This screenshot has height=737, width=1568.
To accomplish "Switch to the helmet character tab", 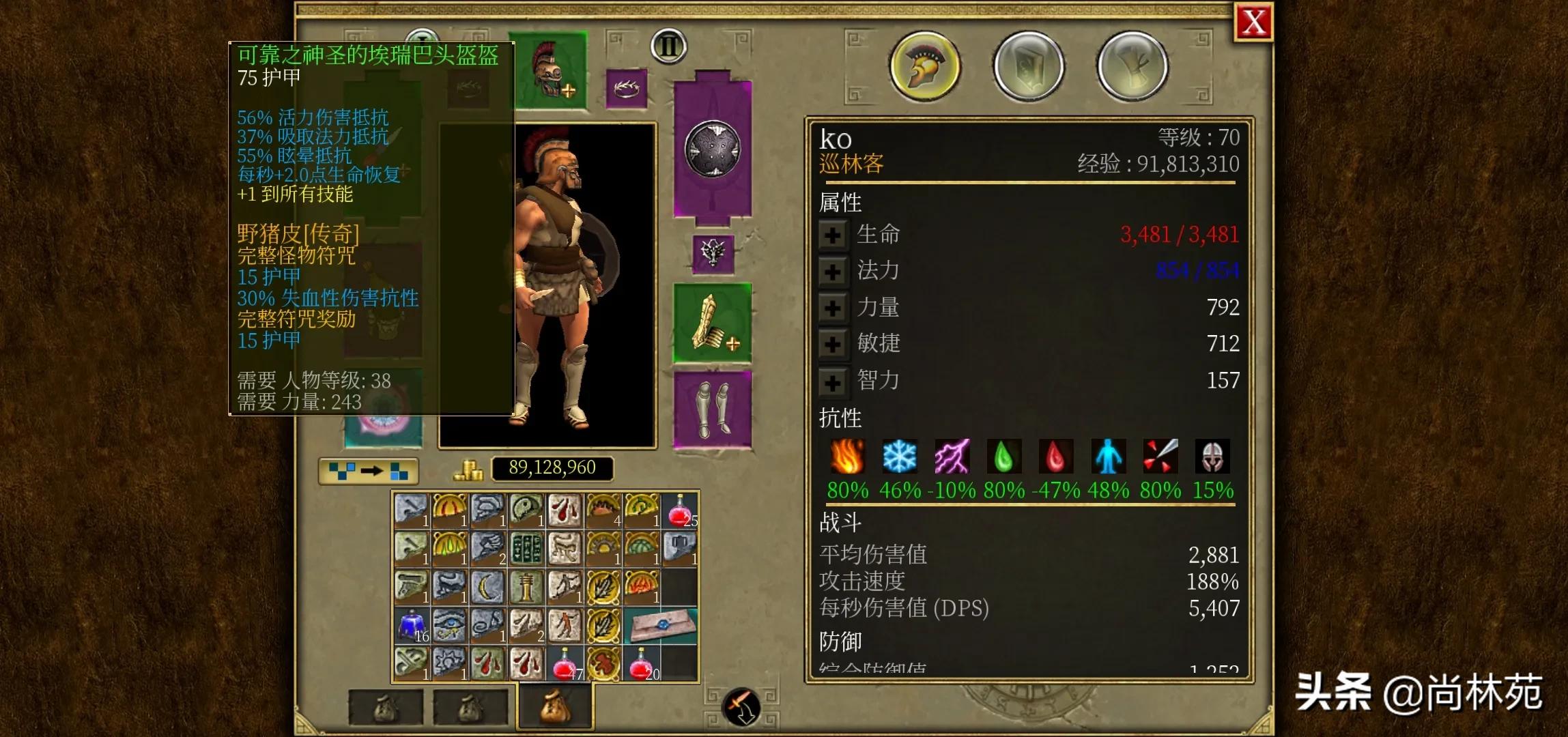I will (x=925, y=66).
